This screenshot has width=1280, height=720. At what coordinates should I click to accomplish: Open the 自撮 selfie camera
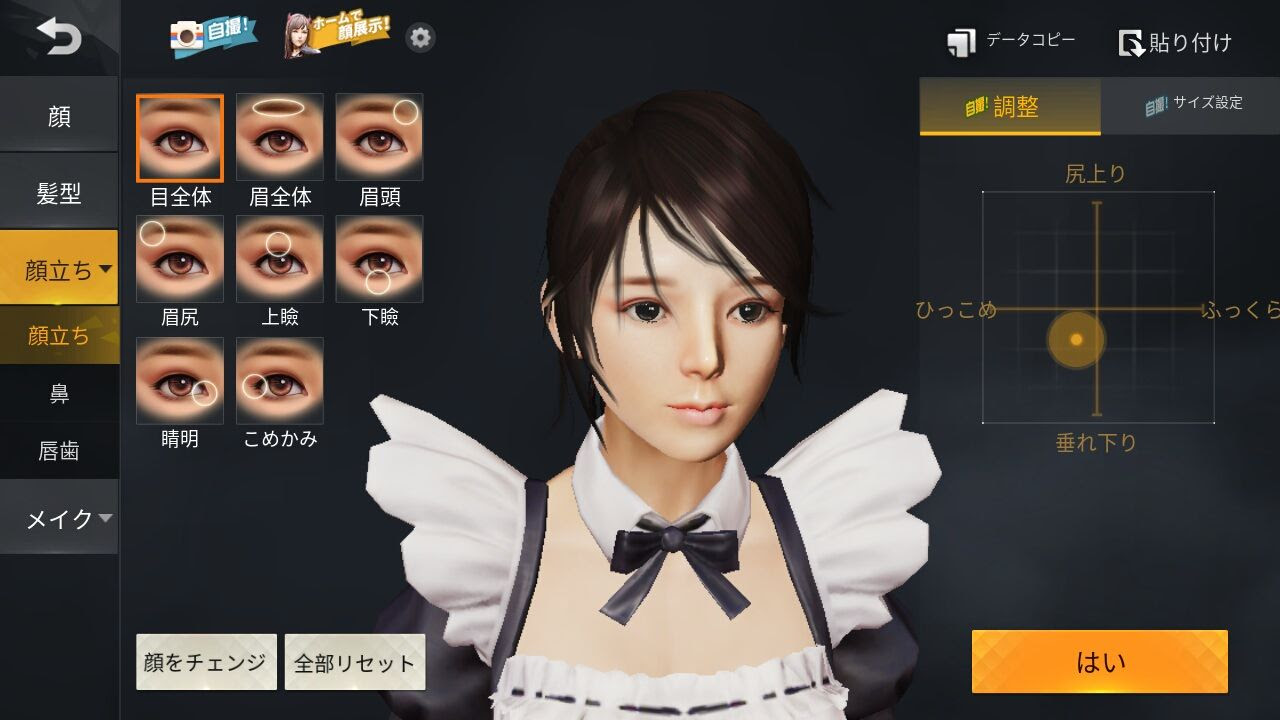point(213,37)
